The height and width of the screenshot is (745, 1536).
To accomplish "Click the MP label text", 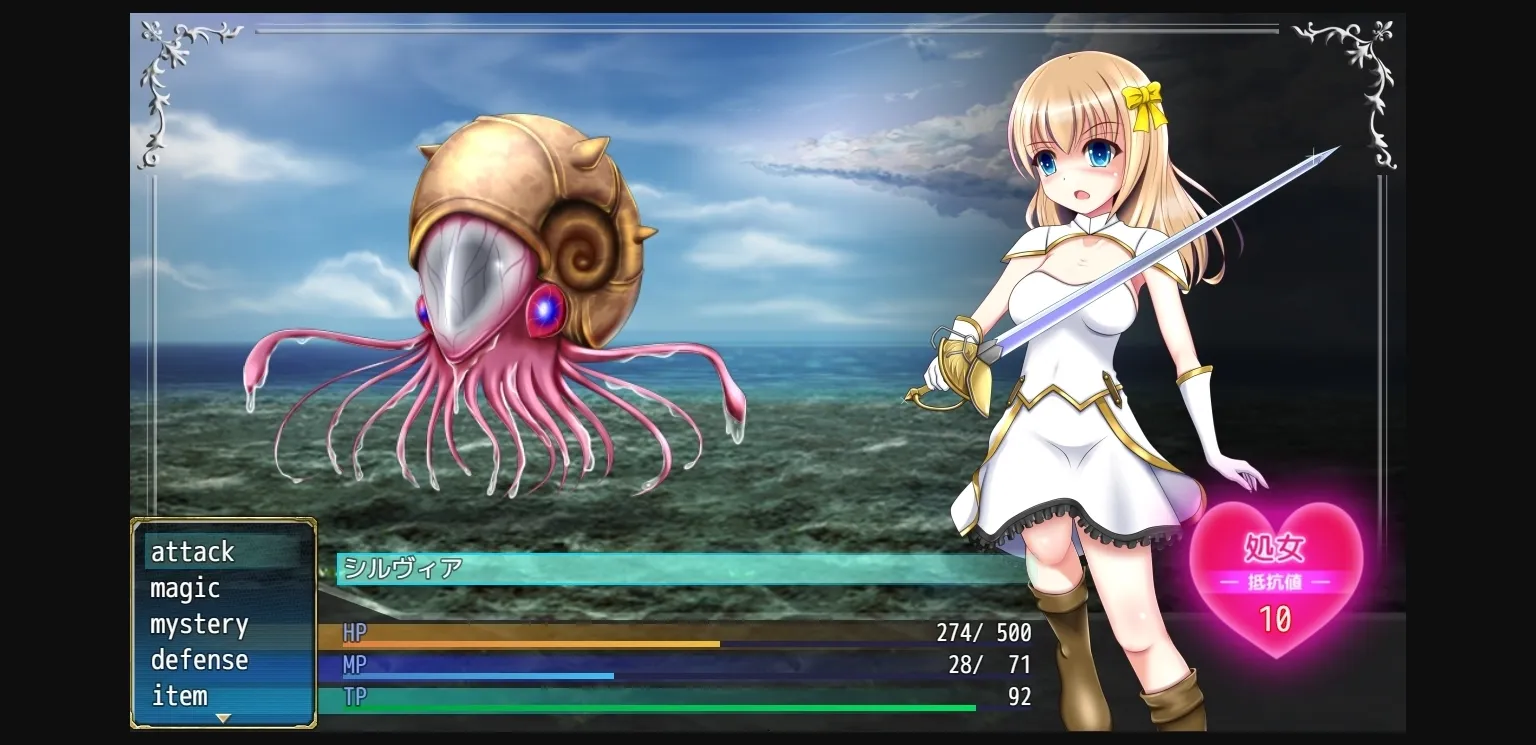I will [x=352, y=665].
